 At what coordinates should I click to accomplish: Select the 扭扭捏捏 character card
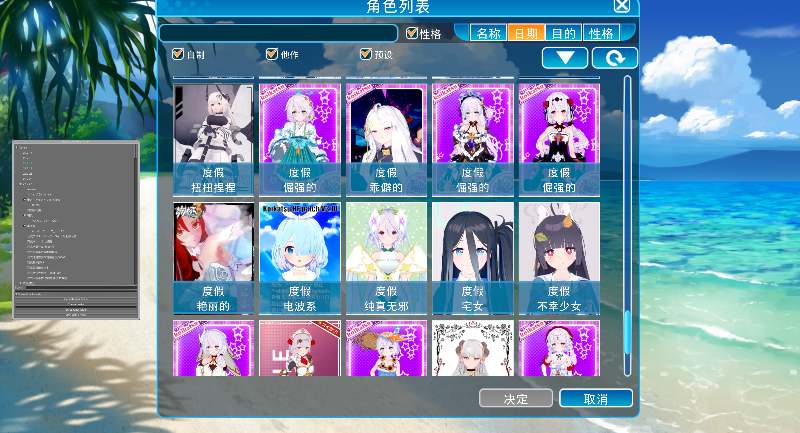pyautogui.click(x=213, y=139)
